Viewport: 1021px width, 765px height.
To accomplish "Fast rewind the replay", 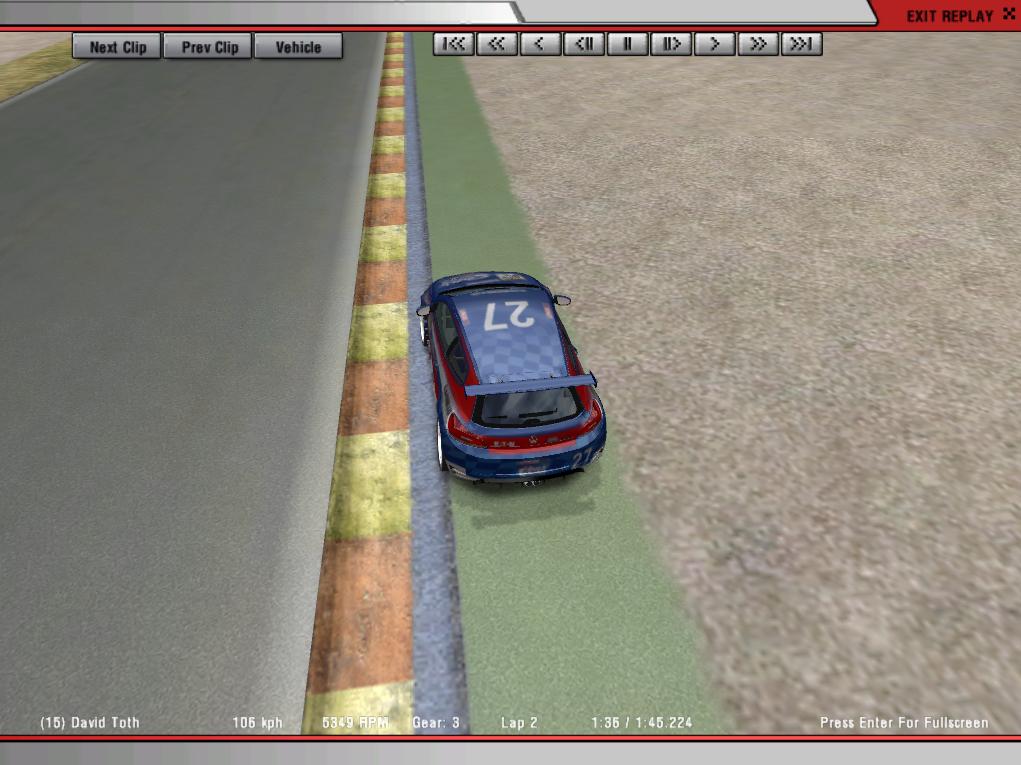I will point(497,44).
